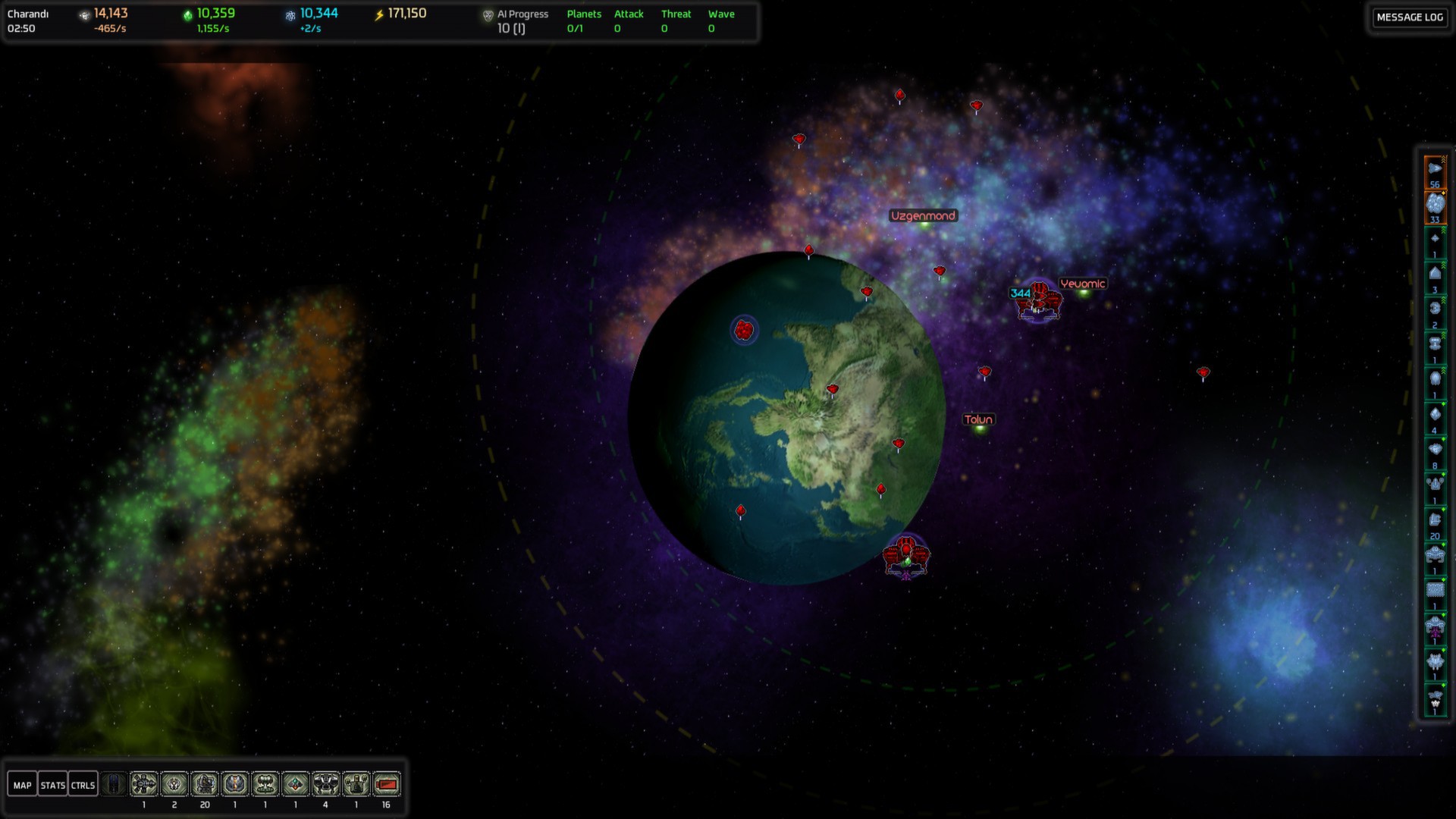1456x819 pixels.
Task: Select the winged ship icon numbered 2 in bottom bar
Action: (174, 784)
